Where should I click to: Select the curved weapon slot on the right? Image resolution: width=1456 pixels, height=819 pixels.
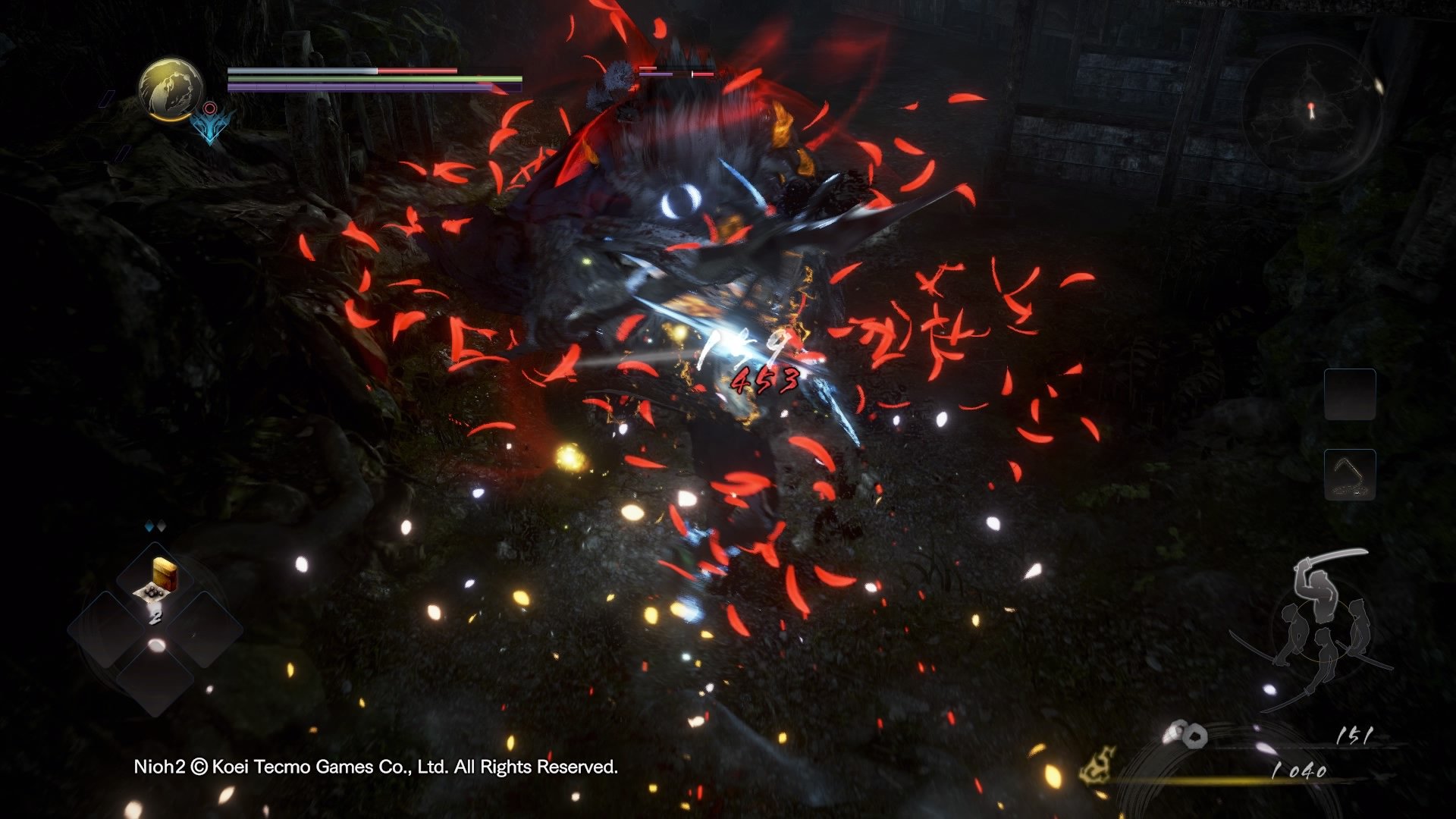(x=1350, y=475)
